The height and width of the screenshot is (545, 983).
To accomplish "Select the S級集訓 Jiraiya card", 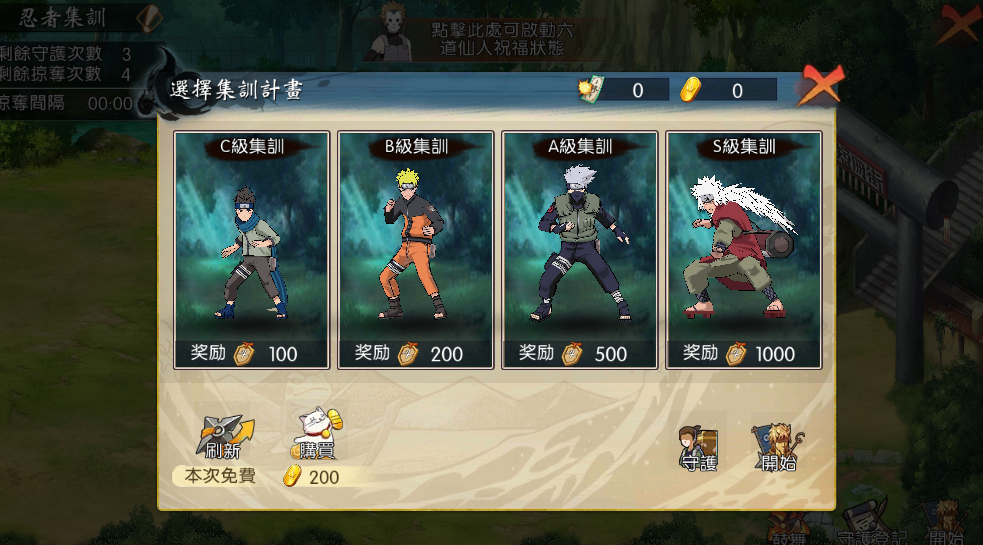I will 744,250.
